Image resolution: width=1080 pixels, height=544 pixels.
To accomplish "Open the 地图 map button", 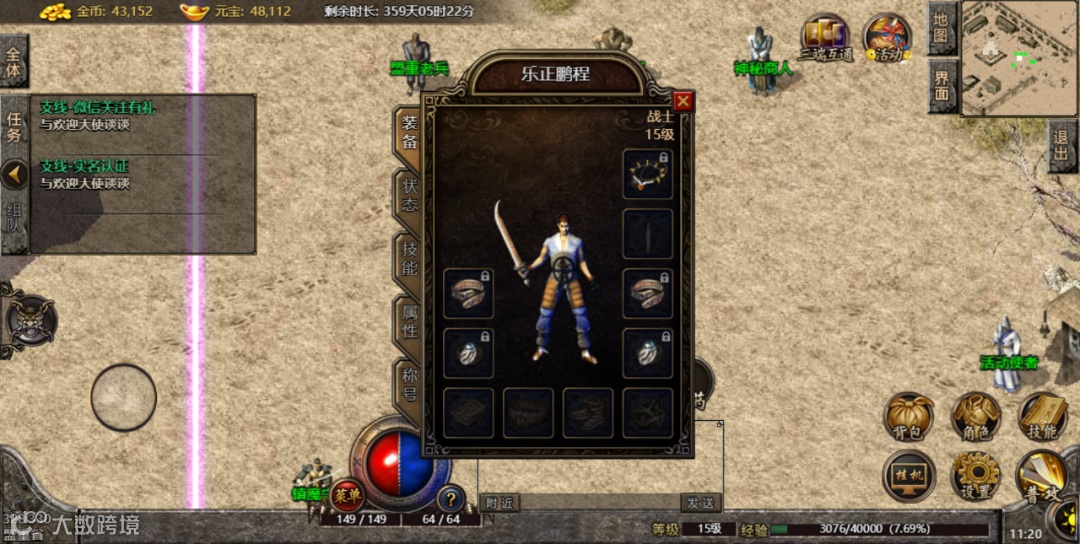I will pyautogui.click(x=942, y=27).
